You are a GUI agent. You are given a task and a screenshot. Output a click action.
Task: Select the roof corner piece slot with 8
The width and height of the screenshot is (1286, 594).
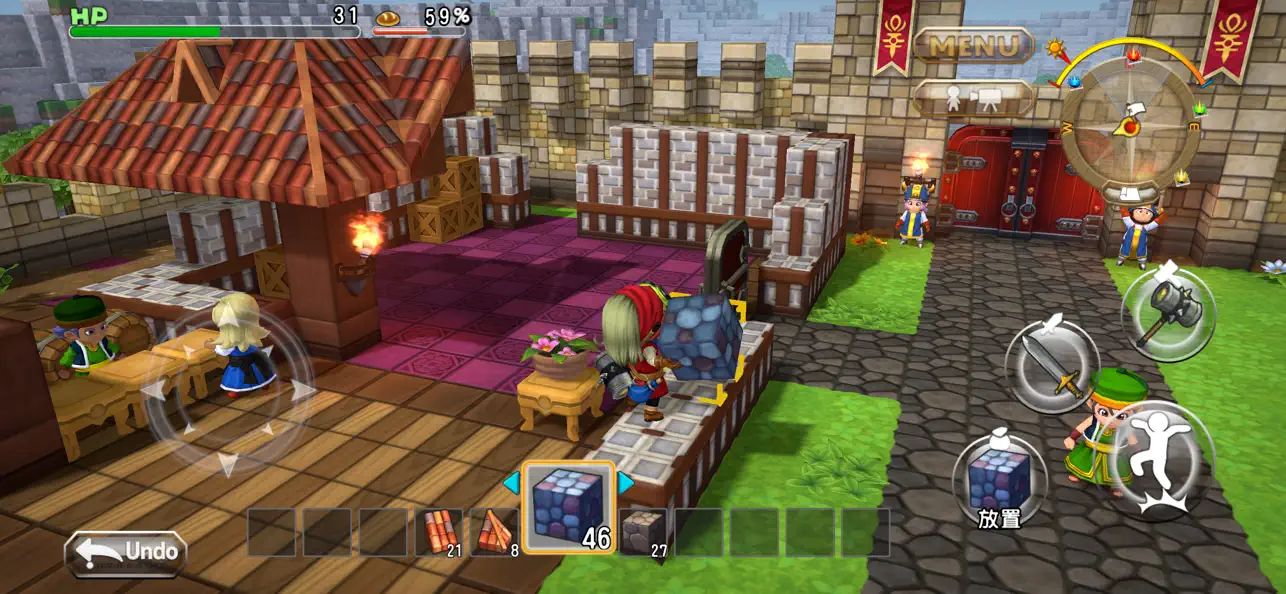click(495, 532)
